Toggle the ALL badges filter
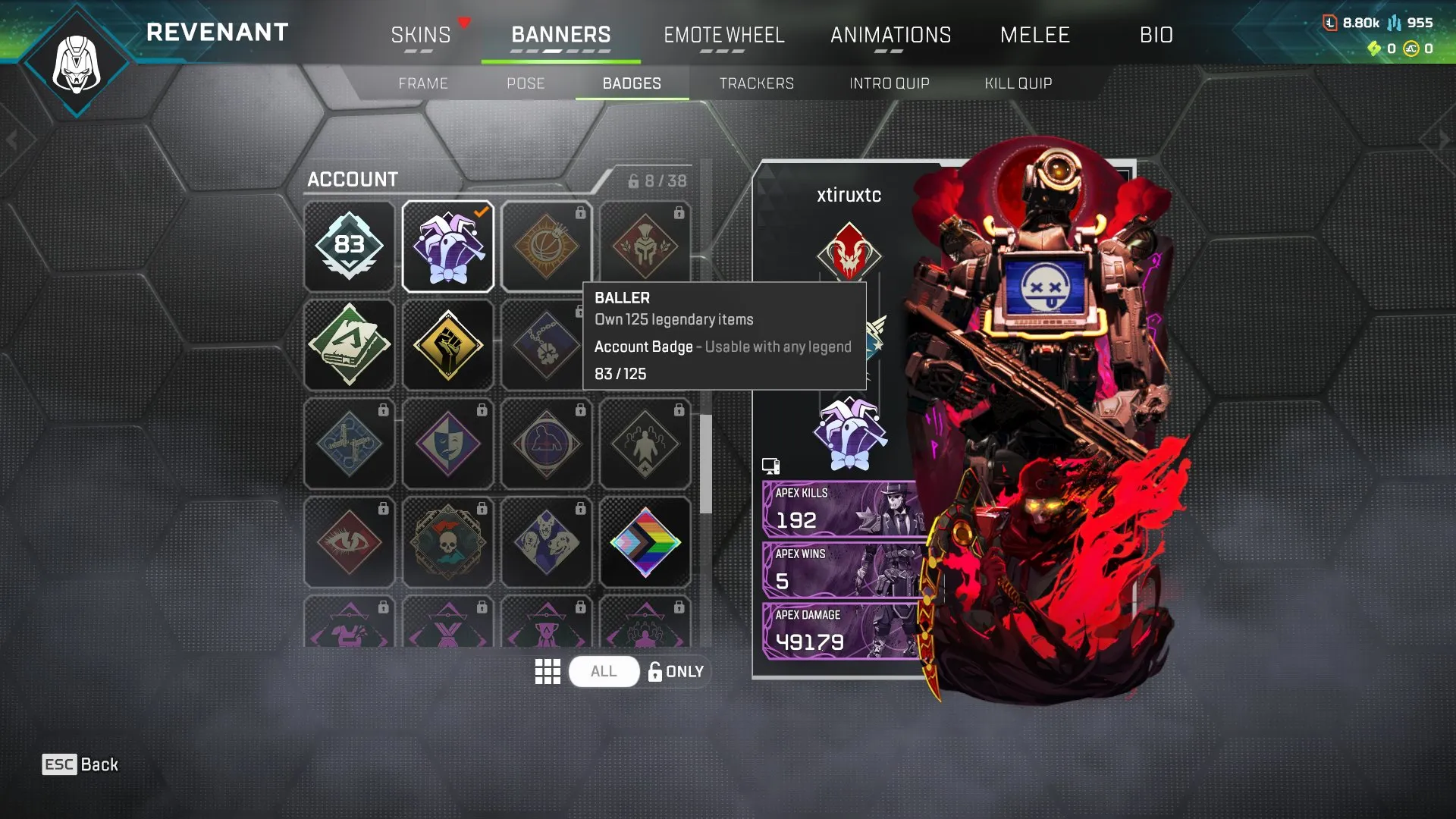Screen dimensions: 1456x819 pyautogui.click(x=603, y=670)
